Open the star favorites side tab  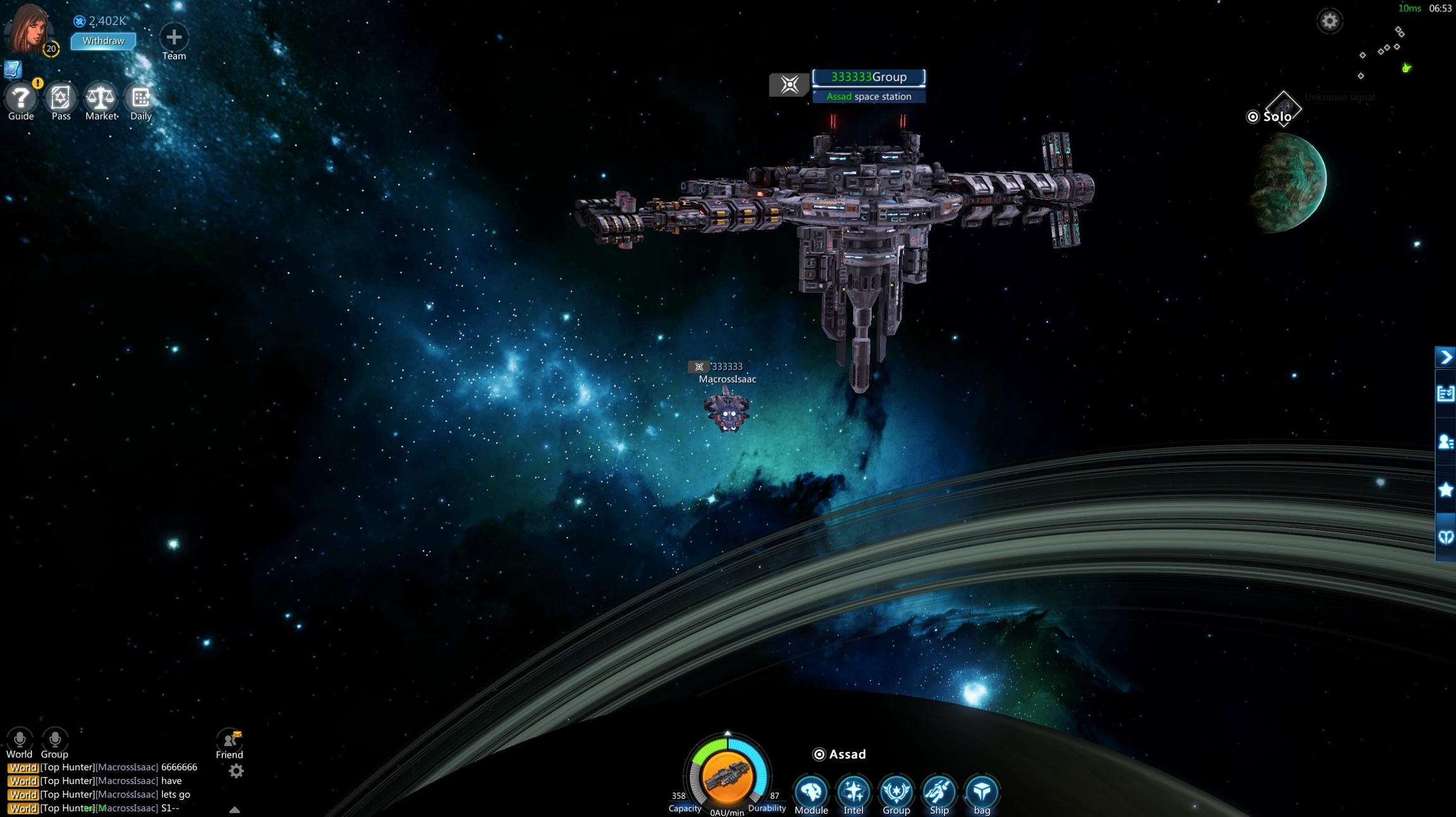point(1445,490)
